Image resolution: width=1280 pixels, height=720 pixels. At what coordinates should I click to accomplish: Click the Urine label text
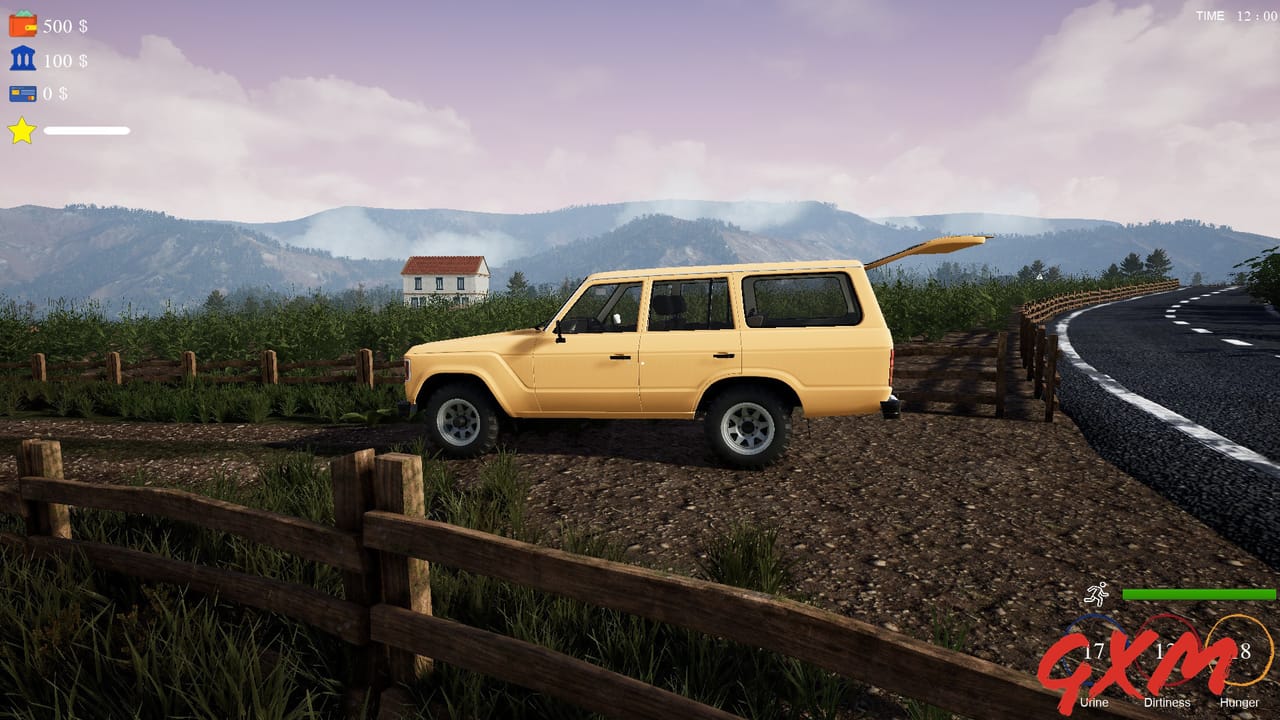click(1094, 702)
